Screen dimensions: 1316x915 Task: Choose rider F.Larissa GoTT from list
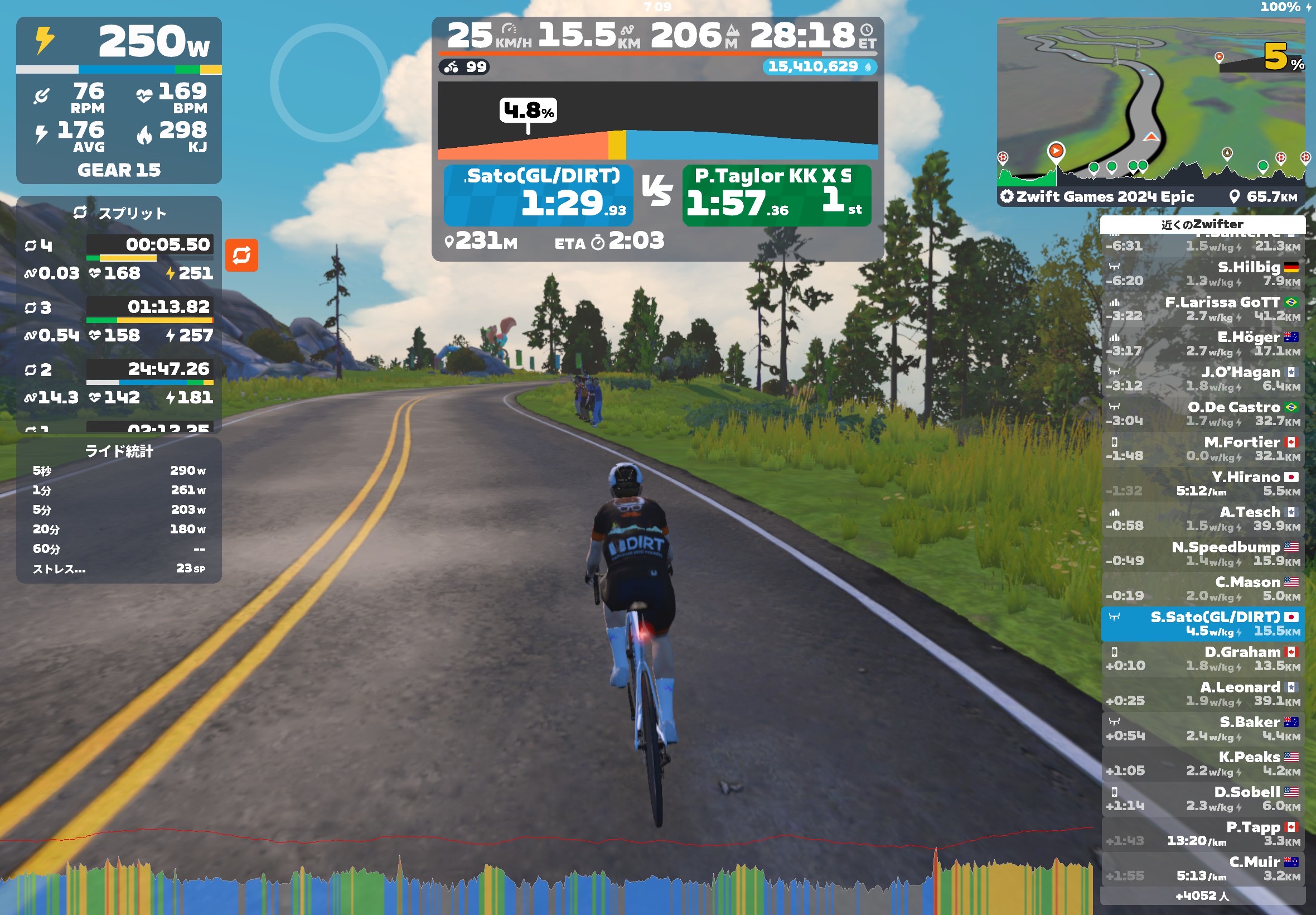point(1202,309)
